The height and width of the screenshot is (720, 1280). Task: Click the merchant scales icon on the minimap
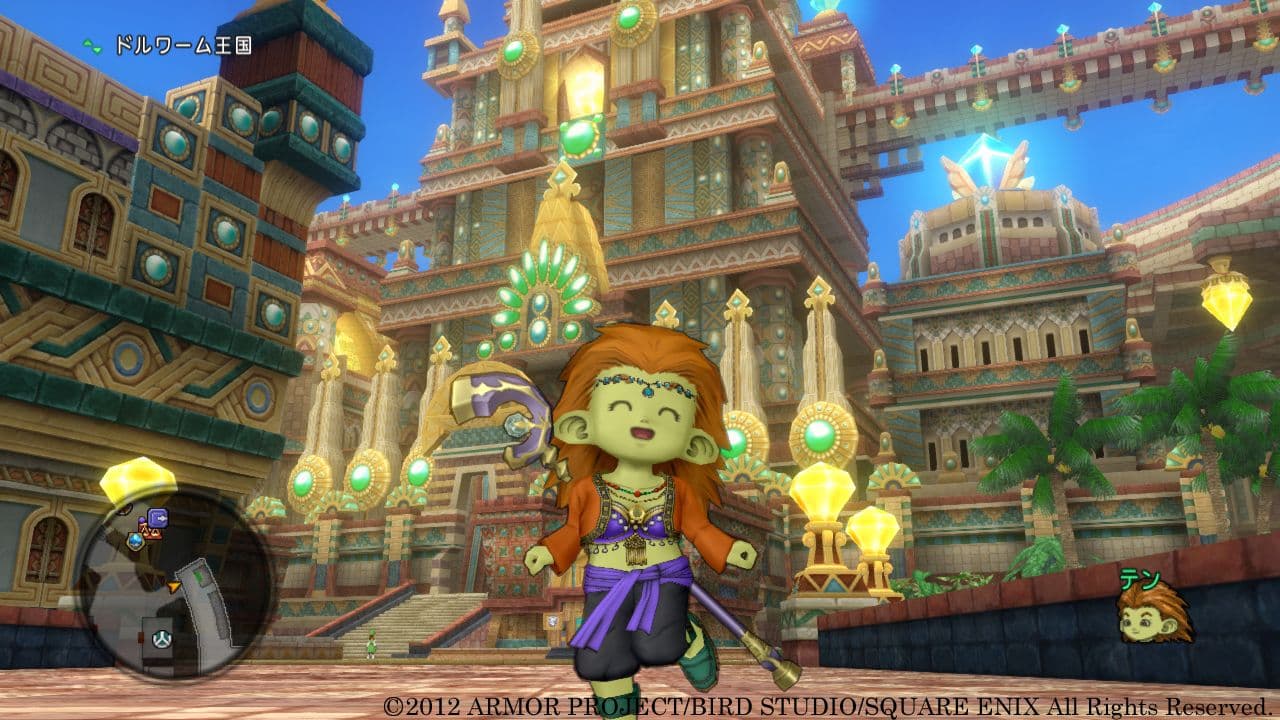click(x=150, y=533)
